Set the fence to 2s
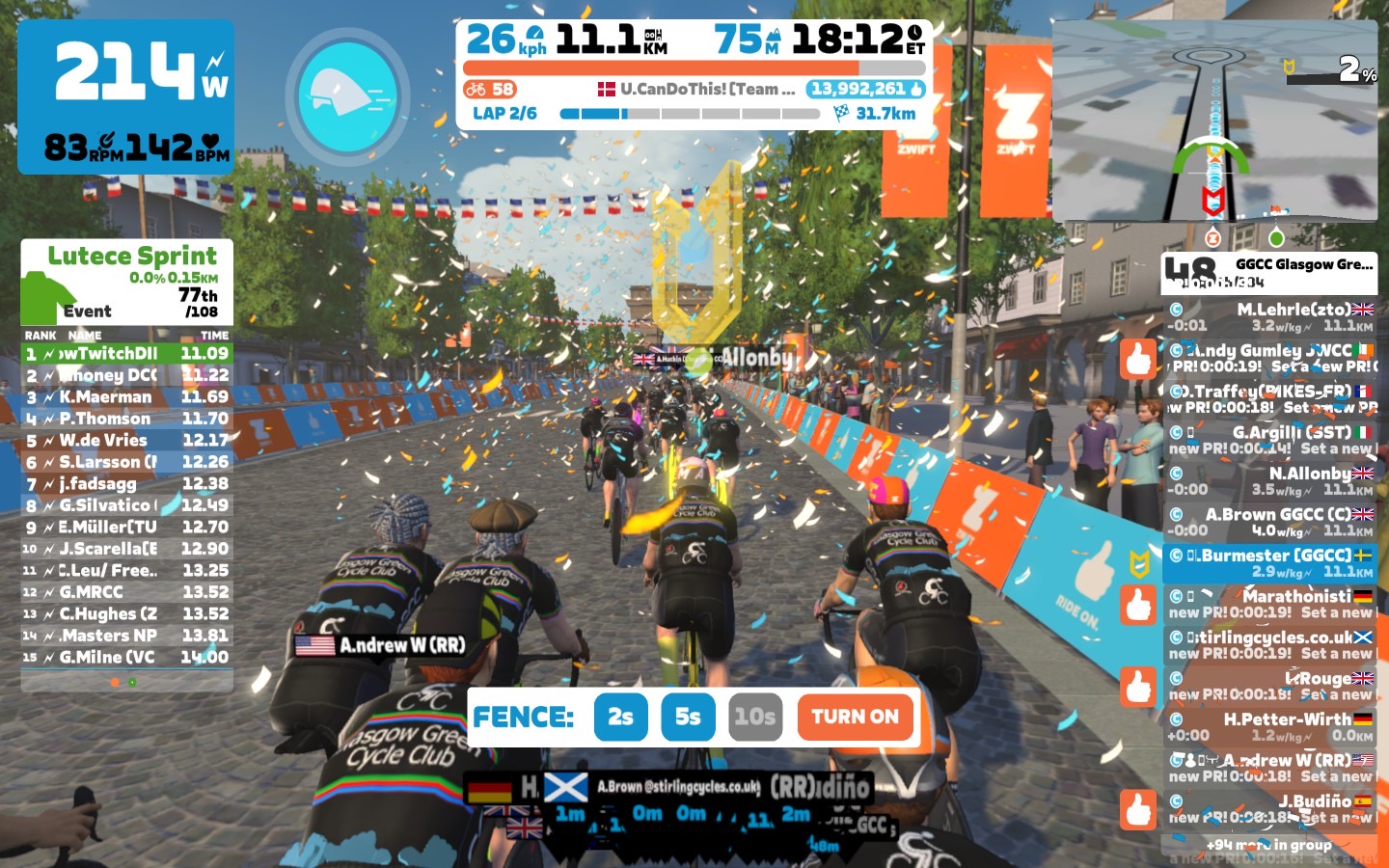1389x868 pixels. (620, 717)
